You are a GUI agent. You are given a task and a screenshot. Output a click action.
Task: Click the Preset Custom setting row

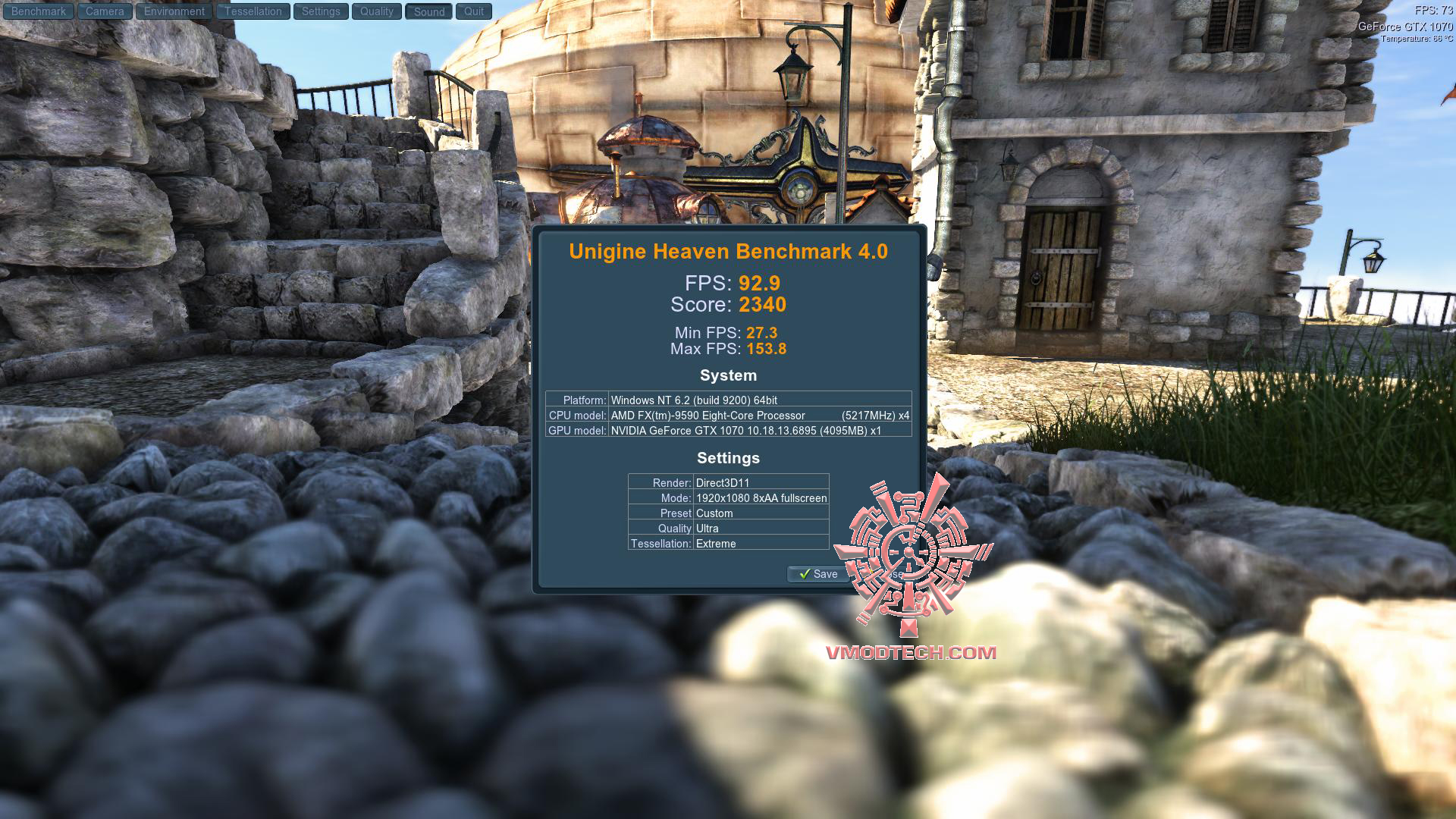pos(728,513)
